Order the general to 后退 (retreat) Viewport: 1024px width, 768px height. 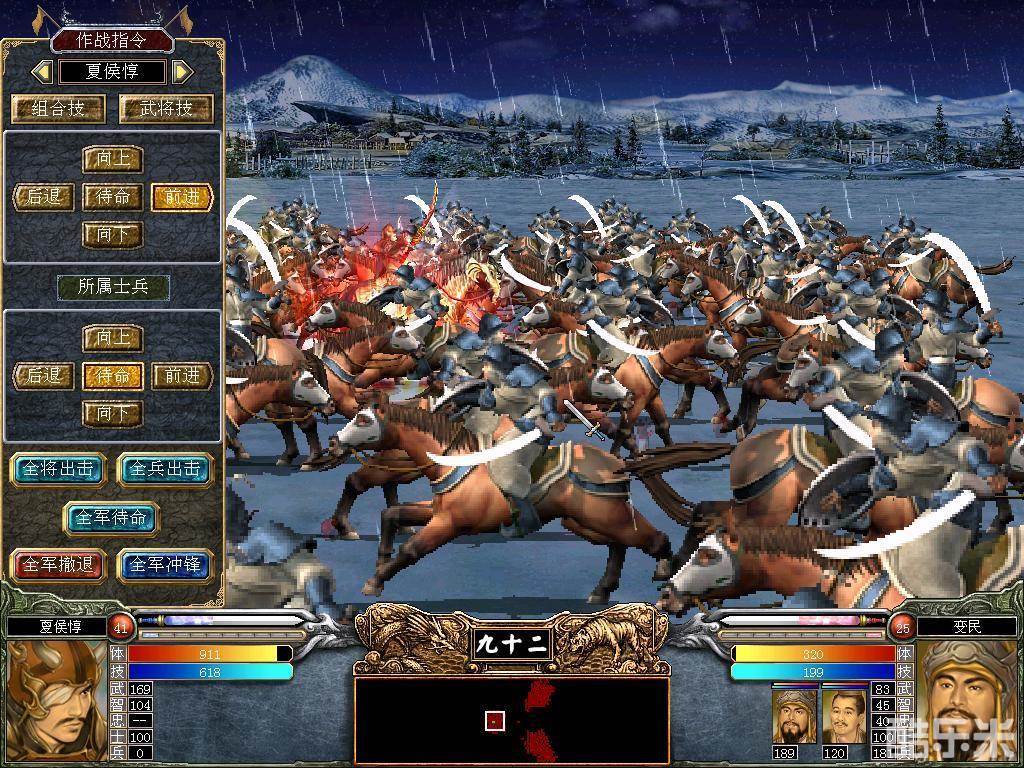[45, 197]
